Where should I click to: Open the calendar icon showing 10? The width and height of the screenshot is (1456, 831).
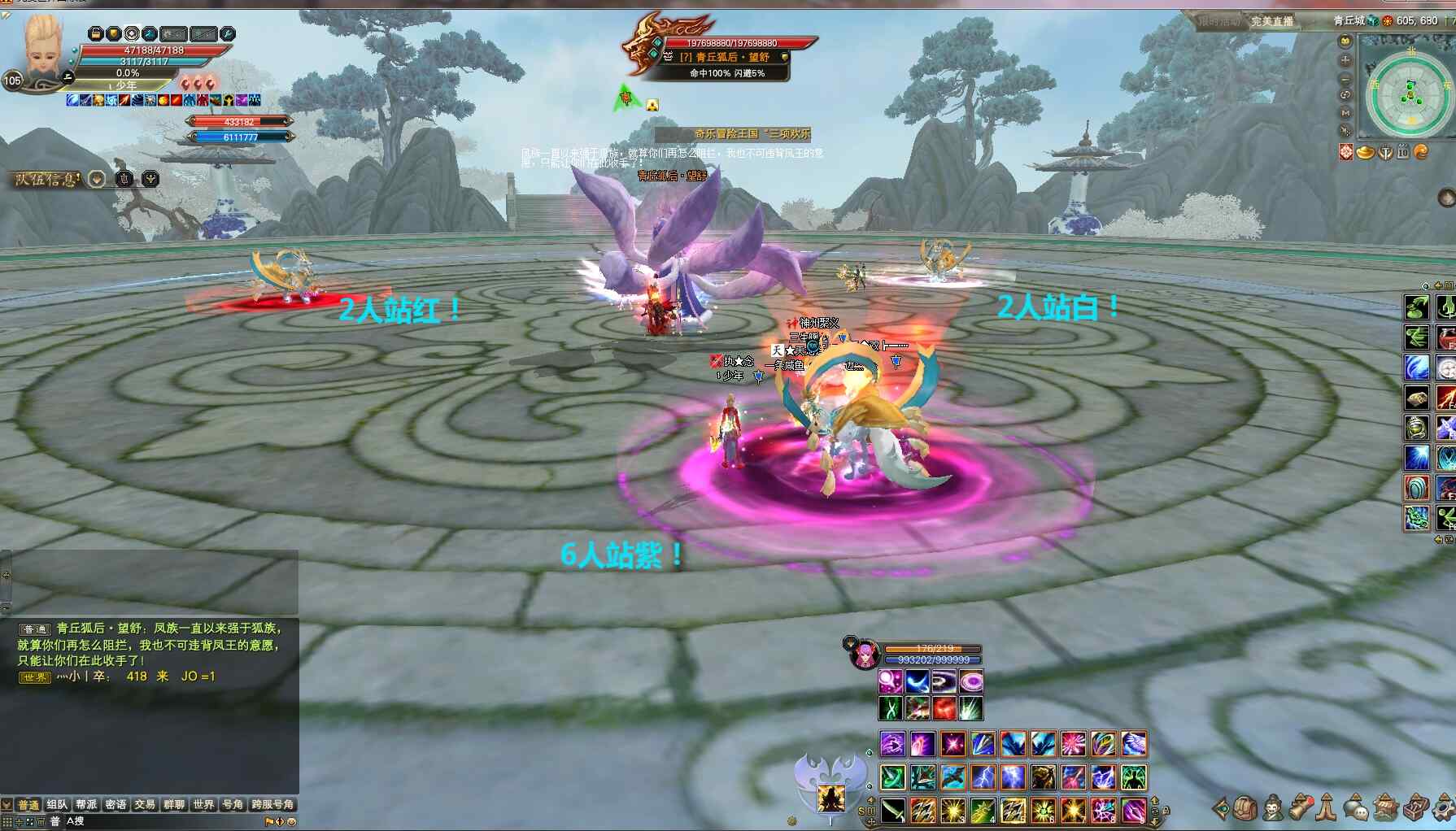(1403, 152)
